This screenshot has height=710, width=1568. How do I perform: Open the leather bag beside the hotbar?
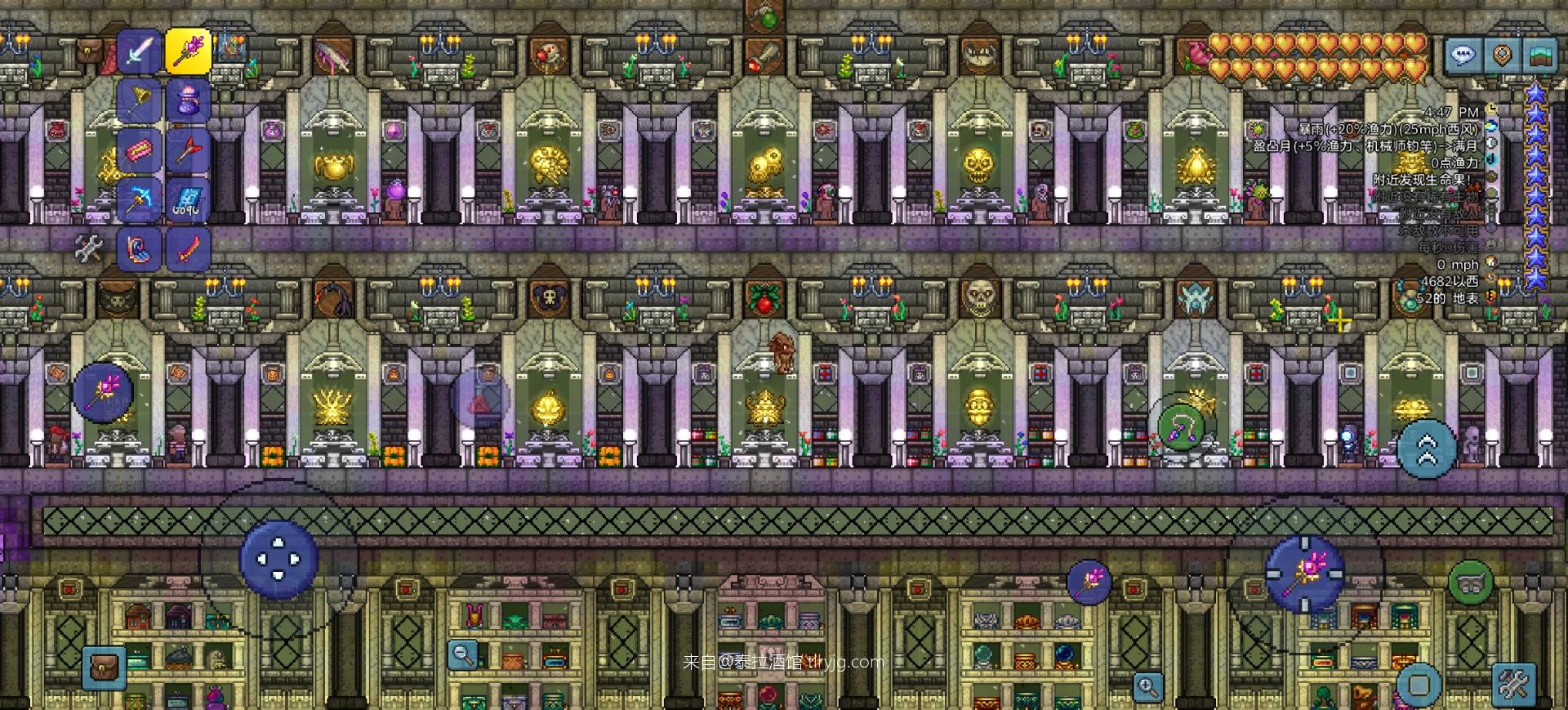(90, 52)
